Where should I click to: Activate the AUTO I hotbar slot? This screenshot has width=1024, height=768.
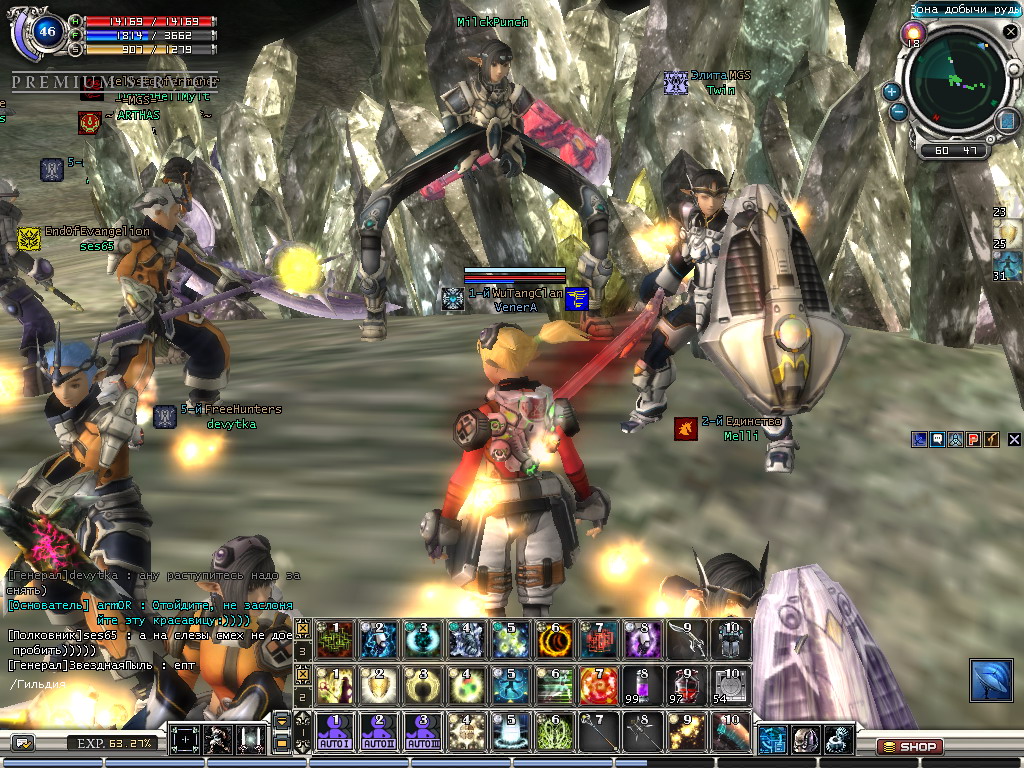point(336,731)
